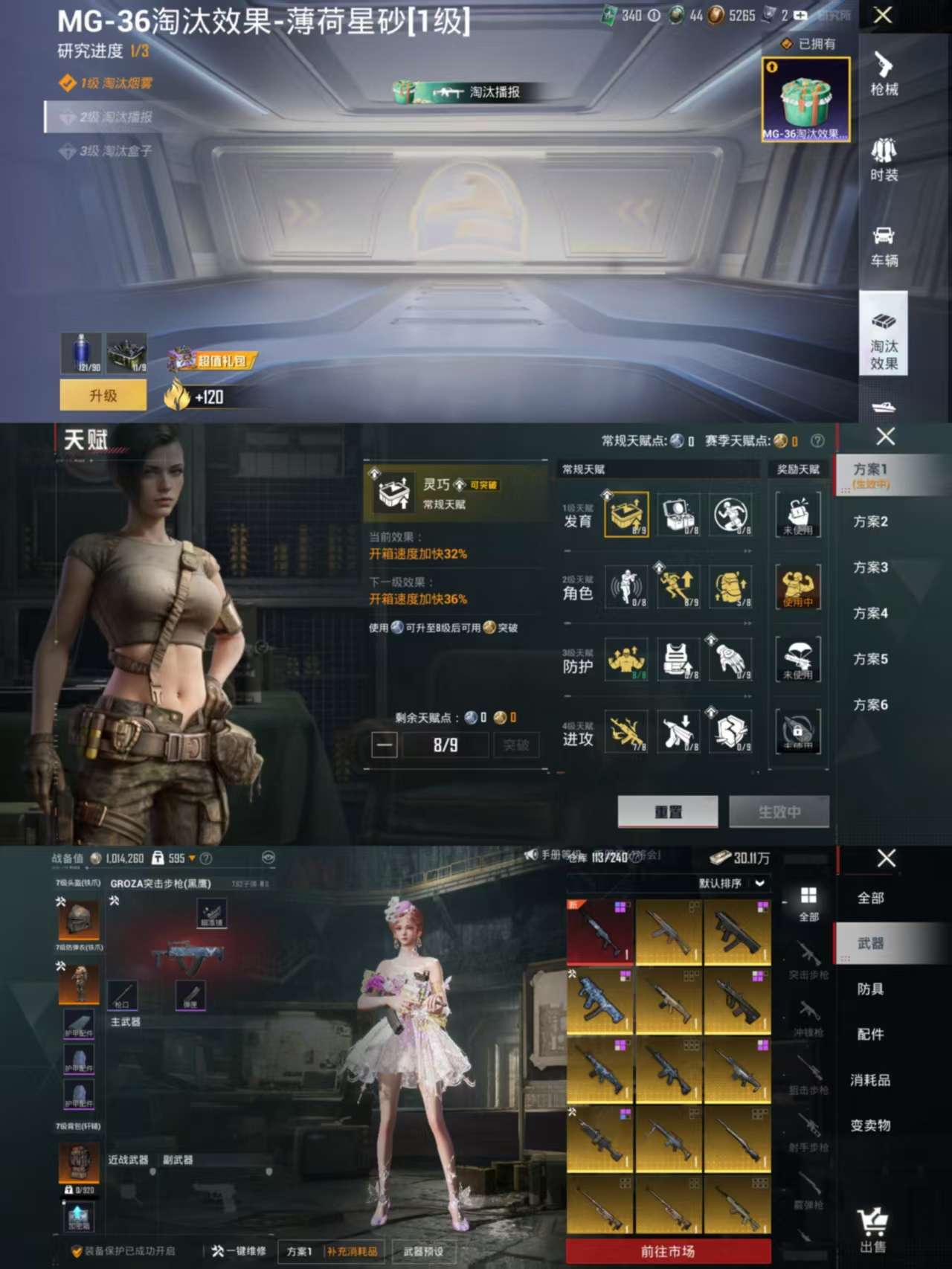
Task: Switch to talent plan 方案5
Action: click(x=870, y=659)
